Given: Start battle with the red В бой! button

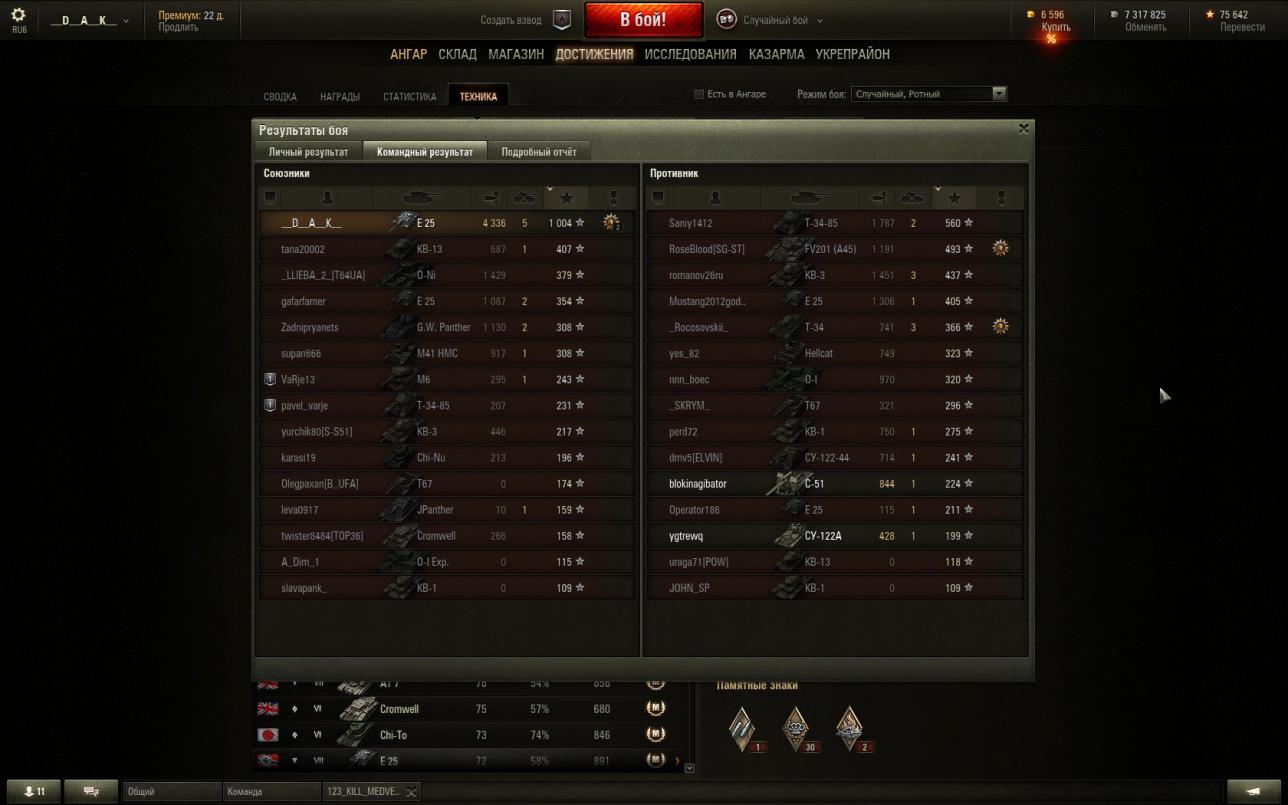Looking at the screenshot, I should 643,20.
